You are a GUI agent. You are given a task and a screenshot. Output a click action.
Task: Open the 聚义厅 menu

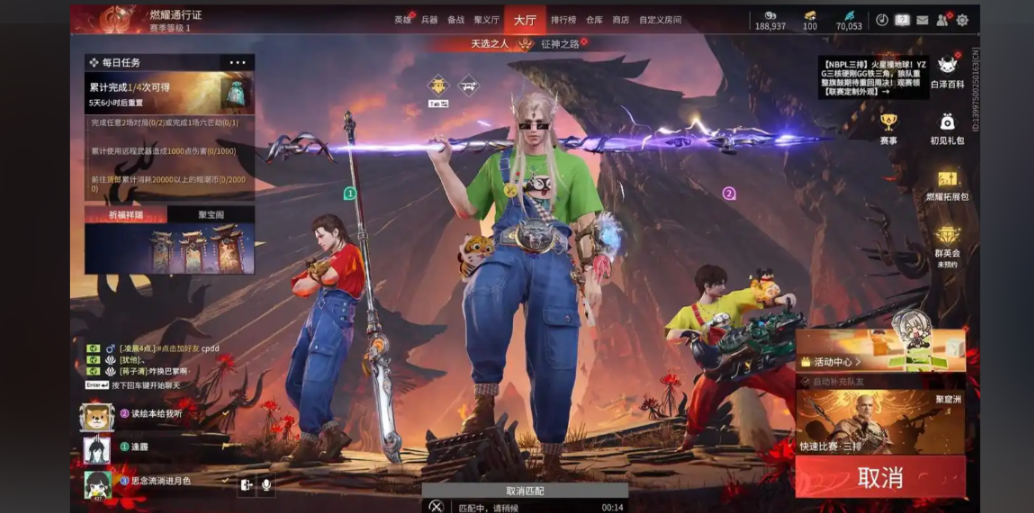click(x=487, y=19)
